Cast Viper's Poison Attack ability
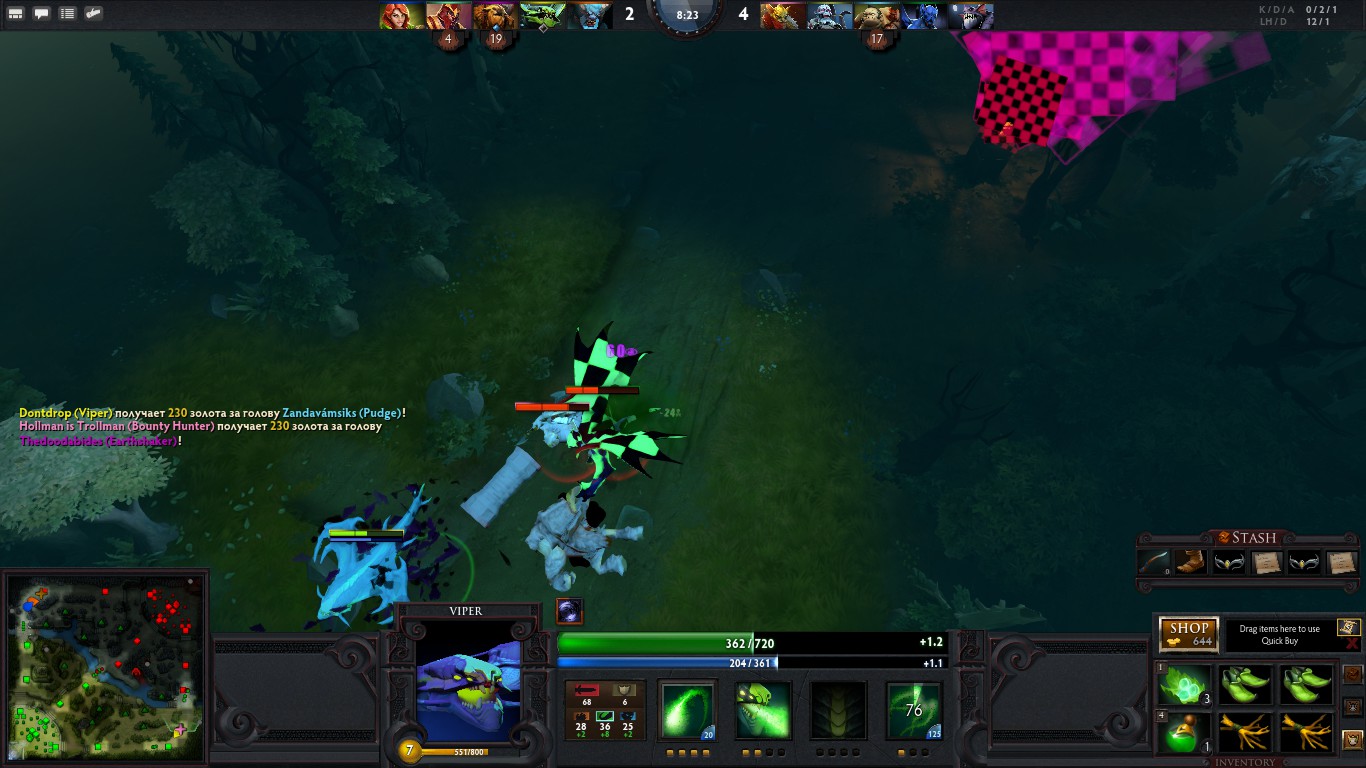 click(687, 710)
